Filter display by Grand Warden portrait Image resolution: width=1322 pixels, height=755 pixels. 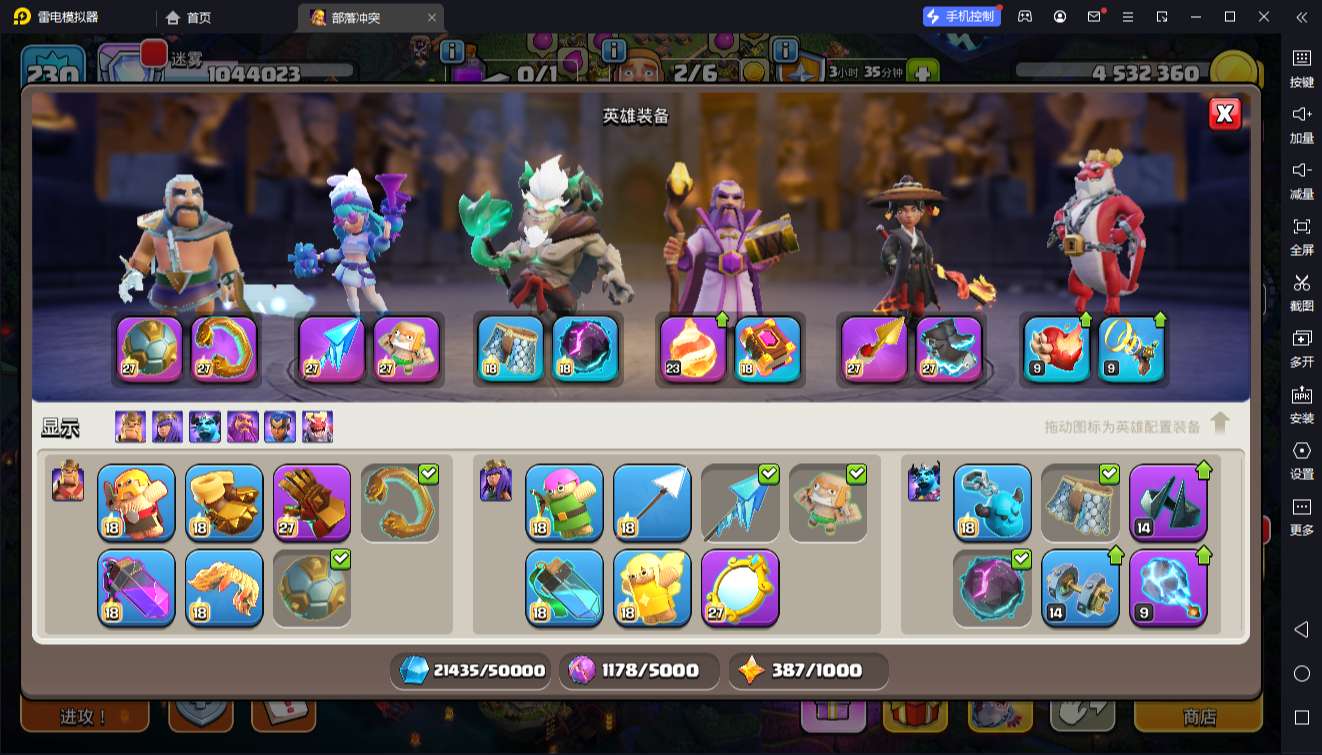pos(243,427)
